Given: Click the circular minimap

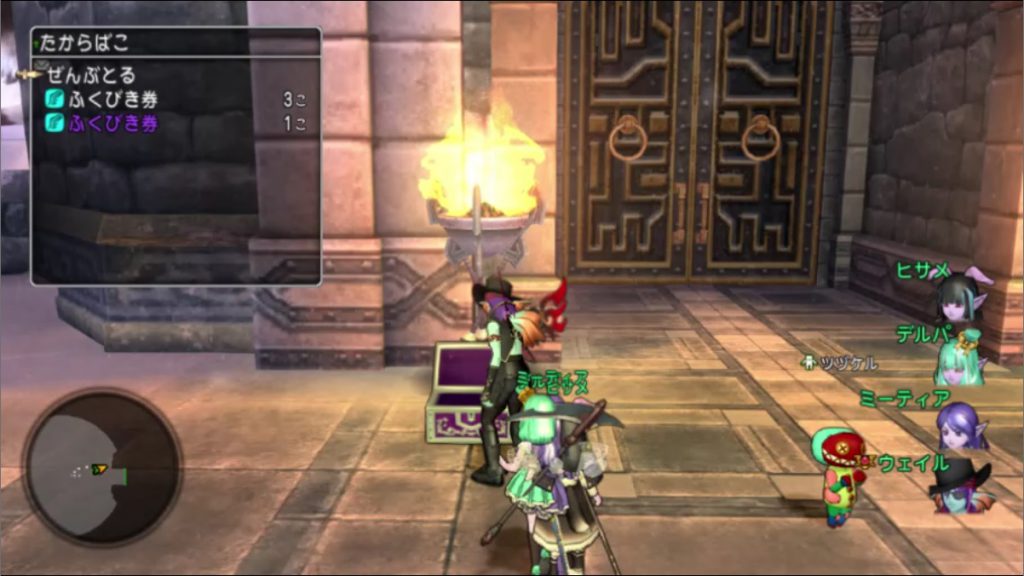Looking at the screenshot, I should coord(102,467).
